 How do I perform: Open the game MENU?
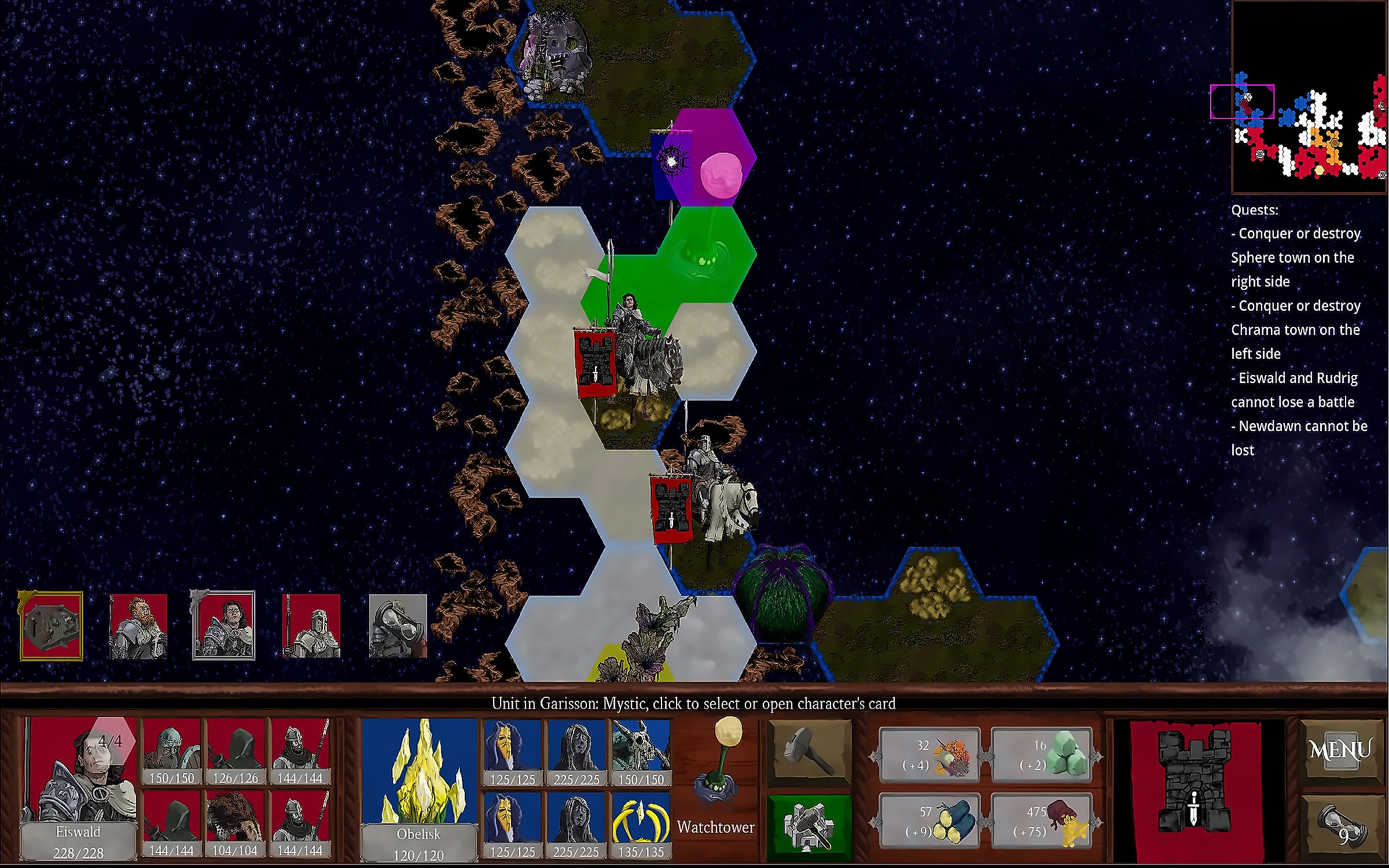[x=1340, y=751]
